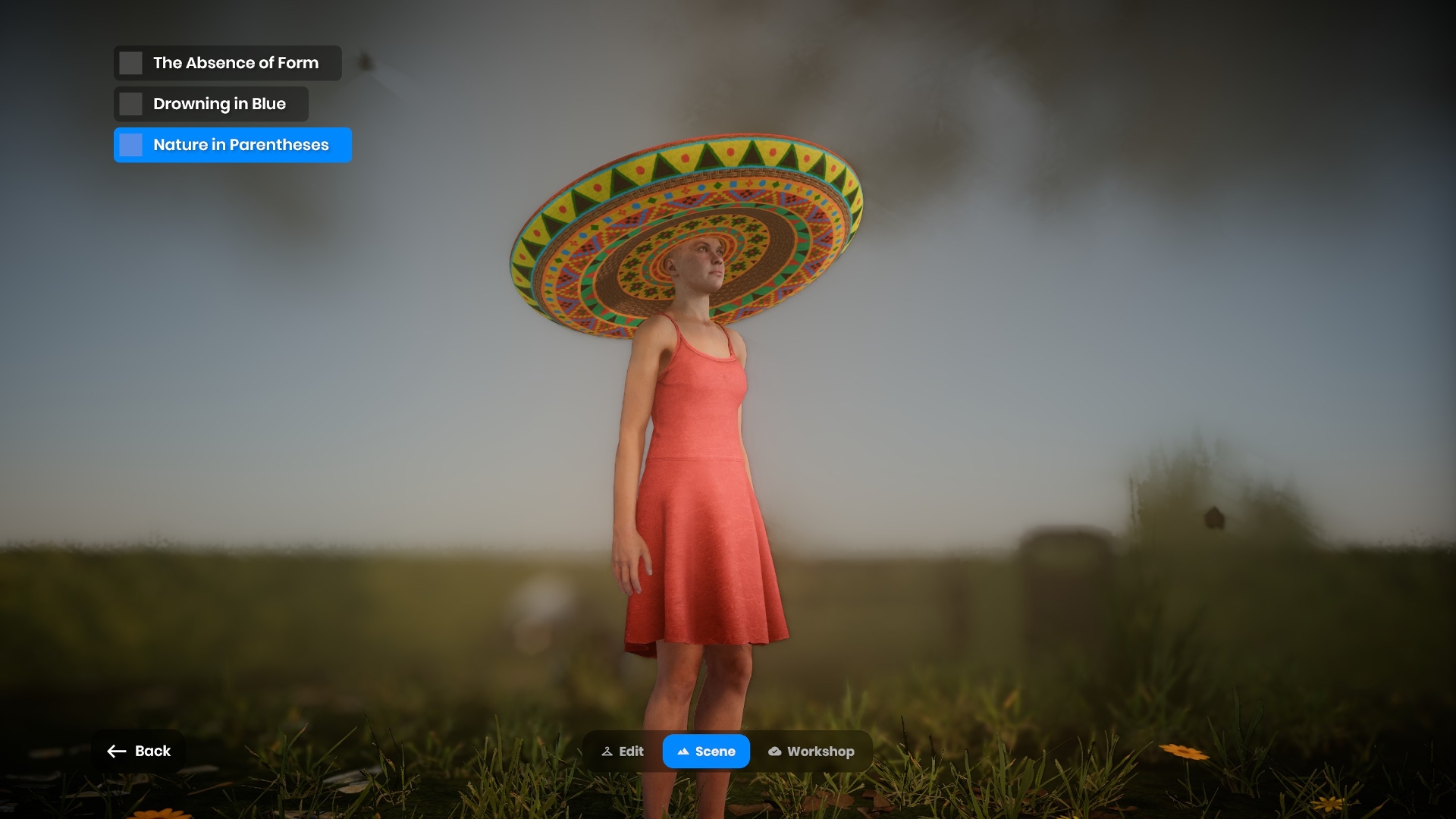Select The Absence of Form scene
Image resolution: width=1456 pixels, height=819 pixels.
[227, 63]
